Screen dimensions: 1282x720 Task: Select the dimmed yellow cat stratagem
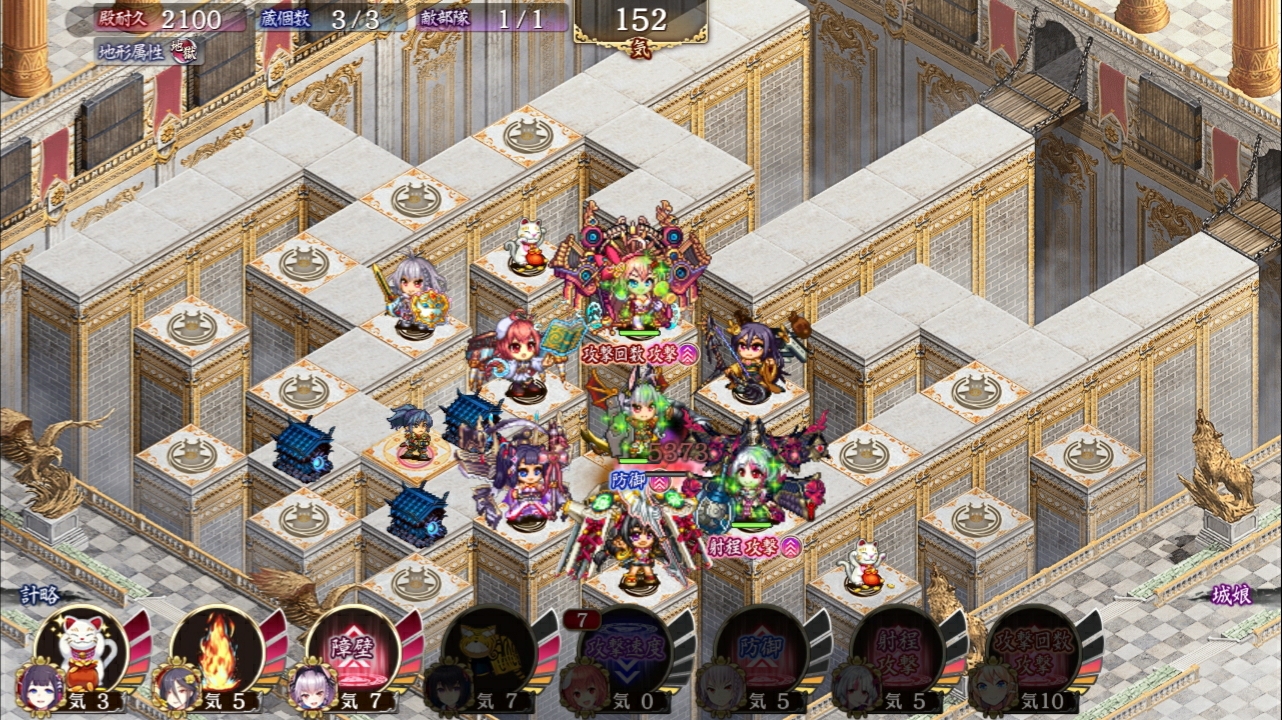490,650
